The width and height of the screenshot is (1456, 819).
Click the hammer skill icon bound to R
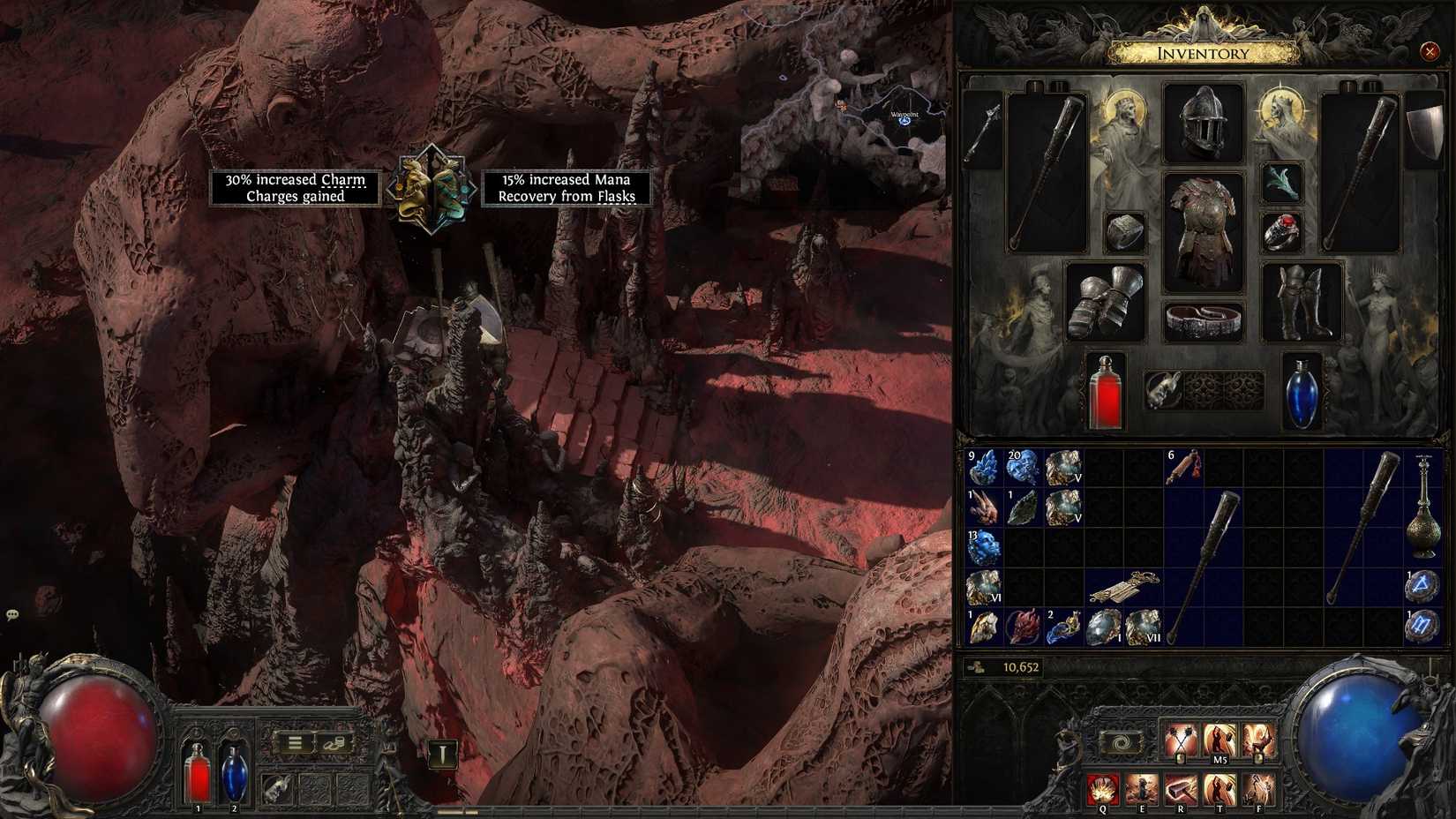click(1182, 788)
